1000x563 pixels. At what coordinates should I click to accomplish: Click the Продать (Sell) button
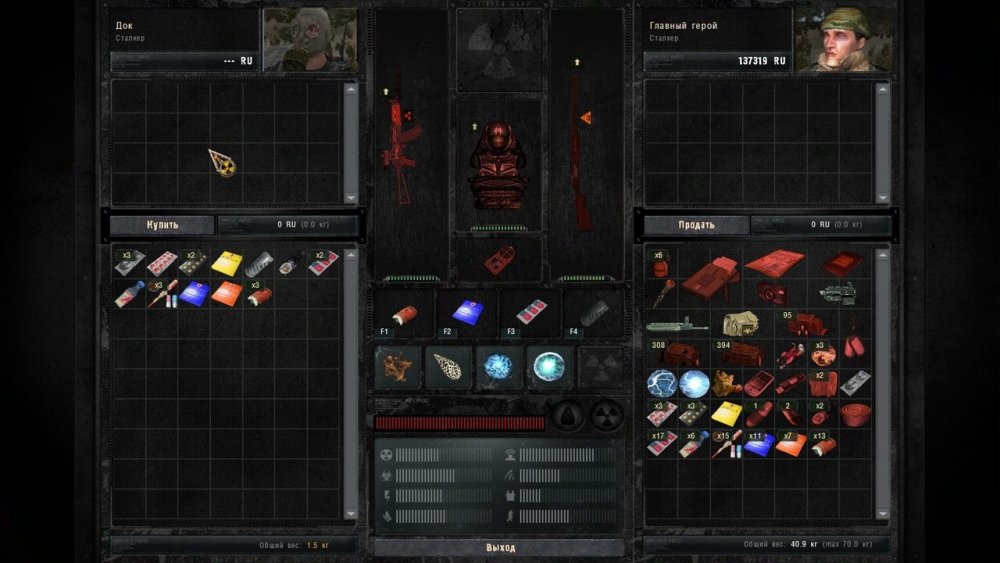(696, 225)
